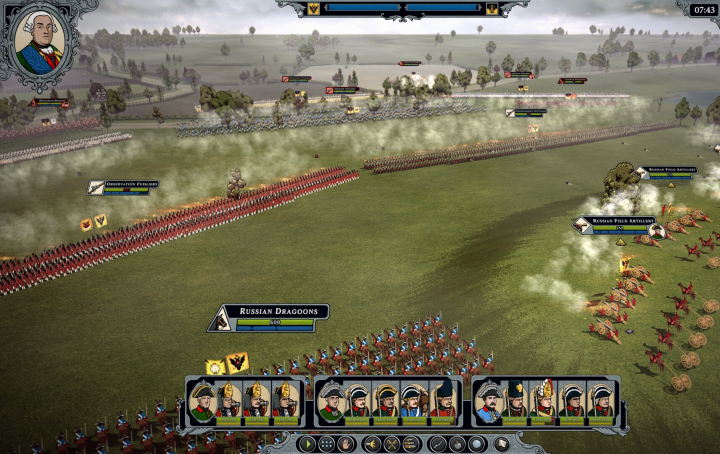Click the double-eagle flag icon under Dragoons
720x454 pixels.
[238, 363]
